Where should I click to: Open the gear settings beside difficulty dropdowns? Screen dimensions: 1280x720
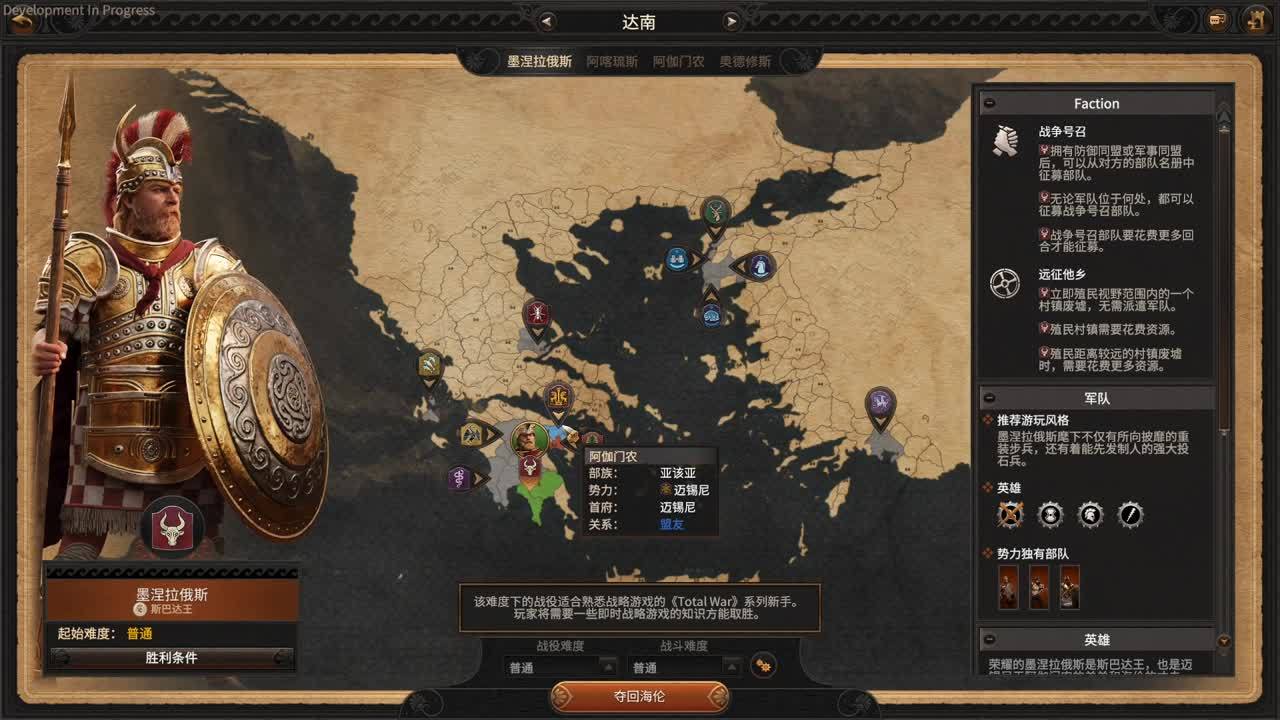pyautogui.click(x=762, y=665)
